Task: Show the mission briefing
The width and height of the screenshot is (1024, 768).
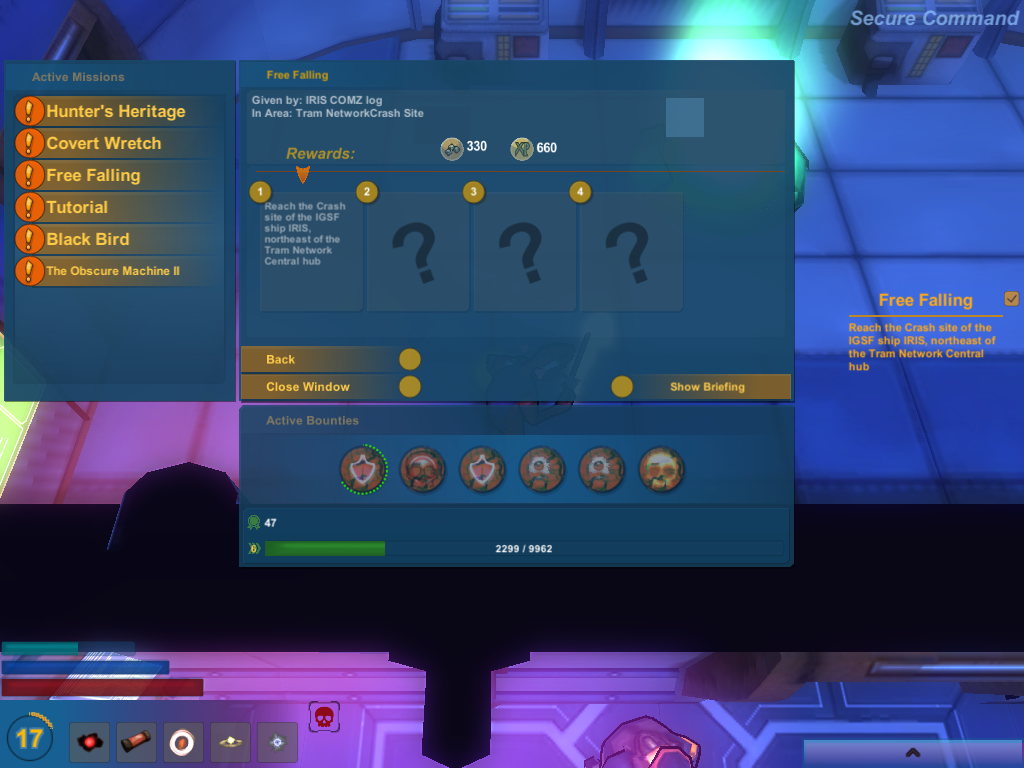Action: 706,386
